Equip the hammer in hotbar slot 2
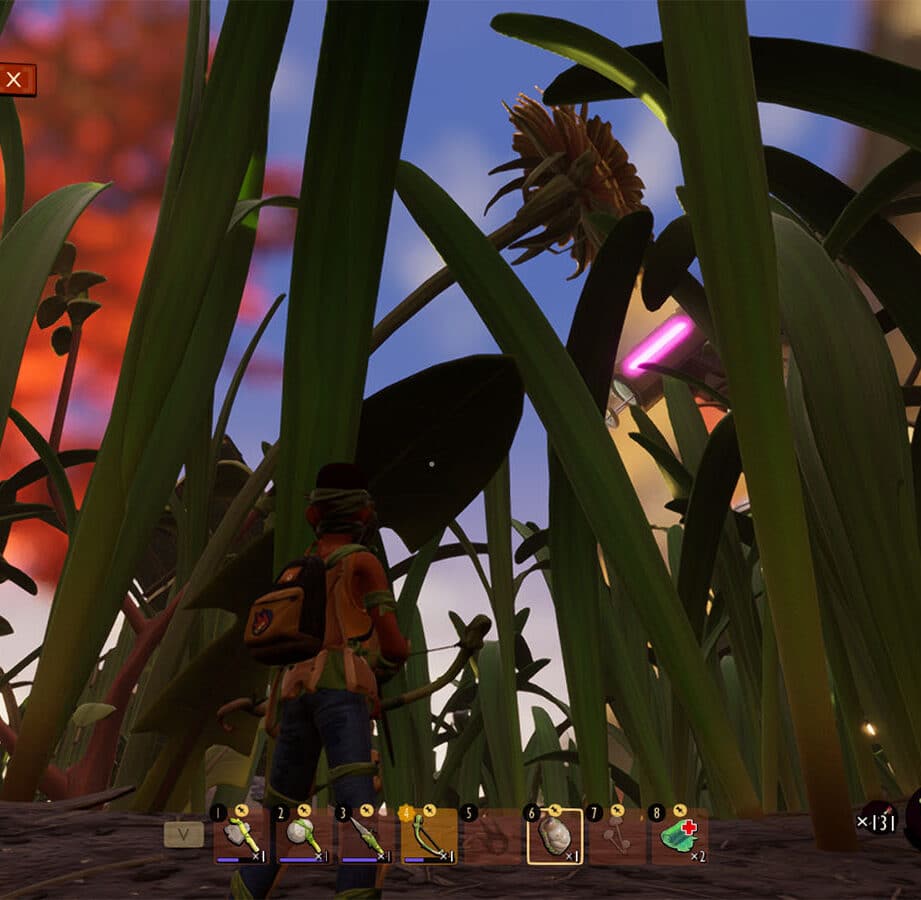This screenshot has height=900, width=921. (x=304, y=836)
